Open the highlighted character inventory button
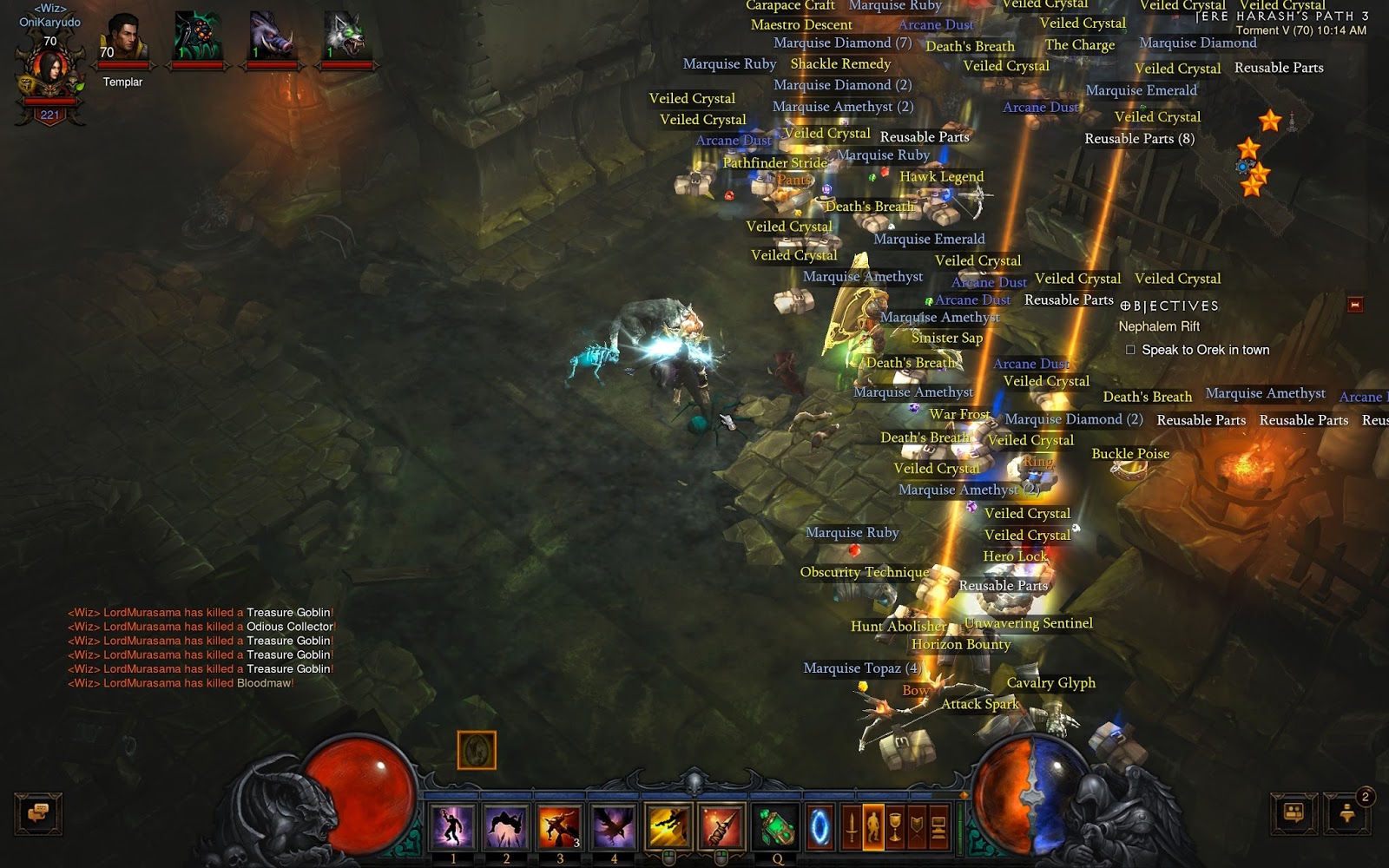This screenshot has height=868, width=1389. 873,825
